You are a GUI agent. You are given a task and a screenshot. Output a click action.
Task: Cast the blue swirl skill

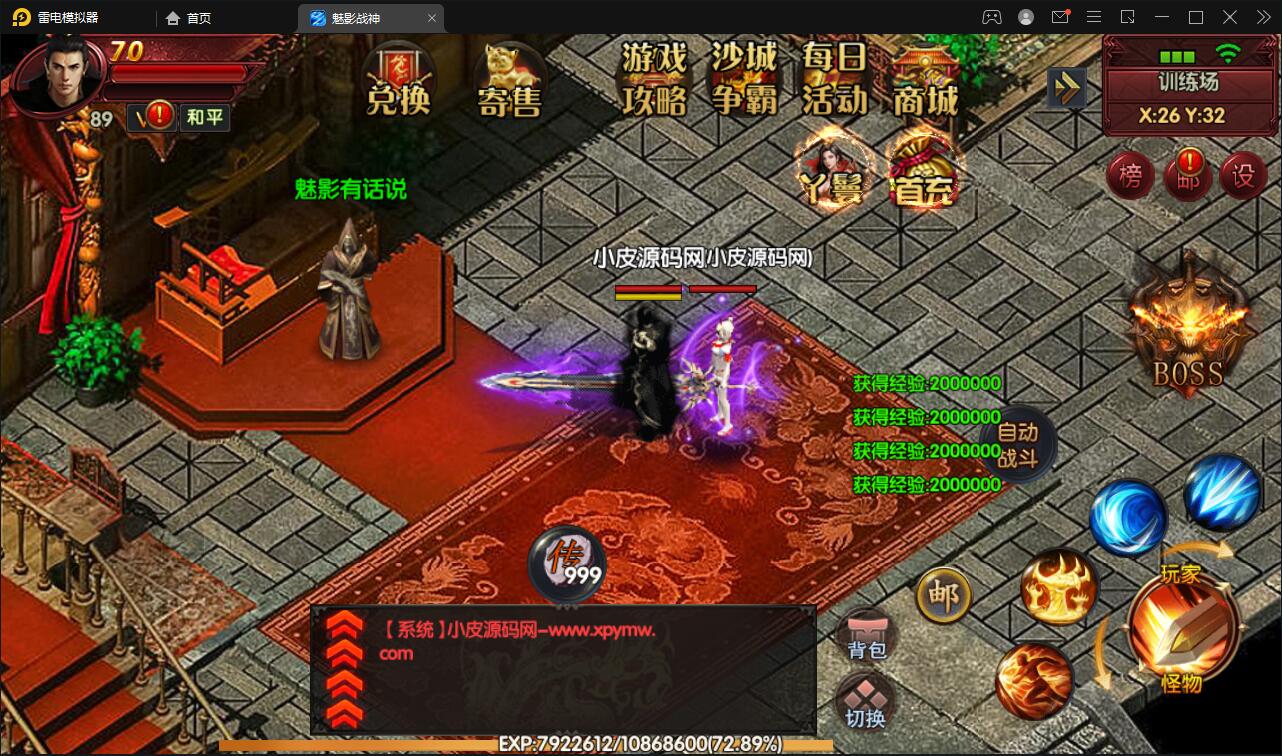(1128, 516)
